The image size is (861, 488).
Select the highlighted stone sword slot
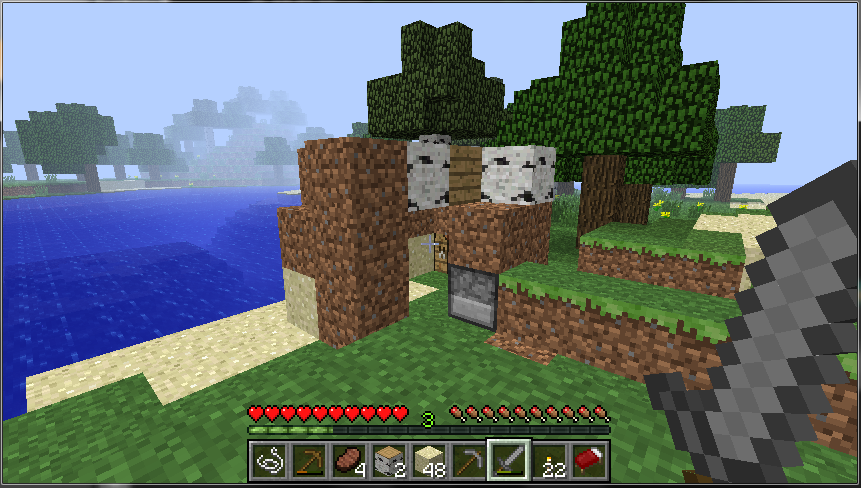[509, 460]
